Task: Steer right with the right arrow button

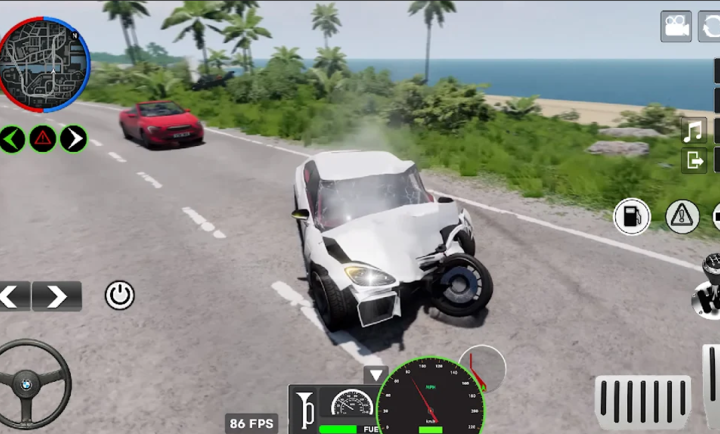Action: [57, 296]
